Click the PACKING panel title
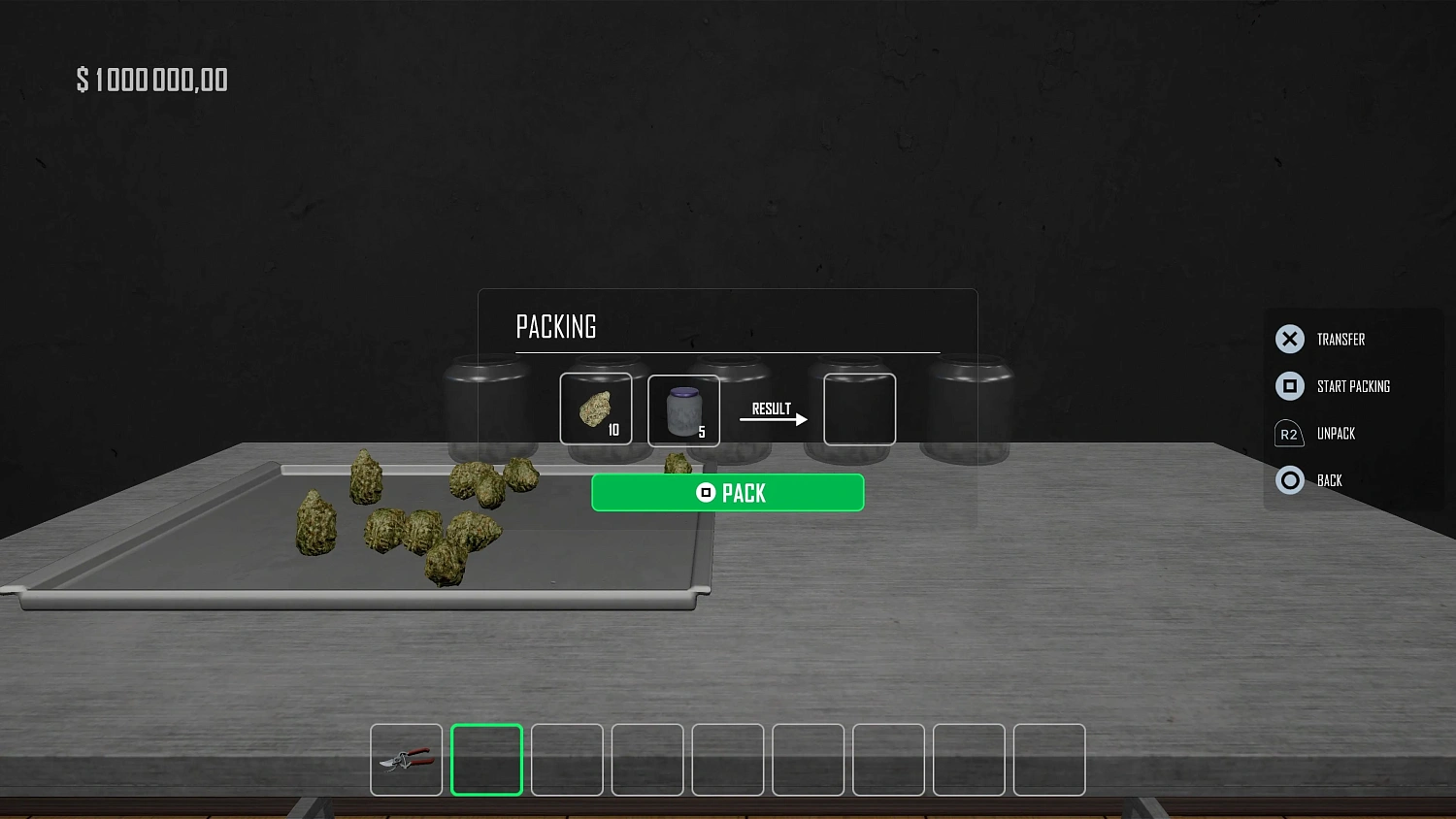 (556, 326)
